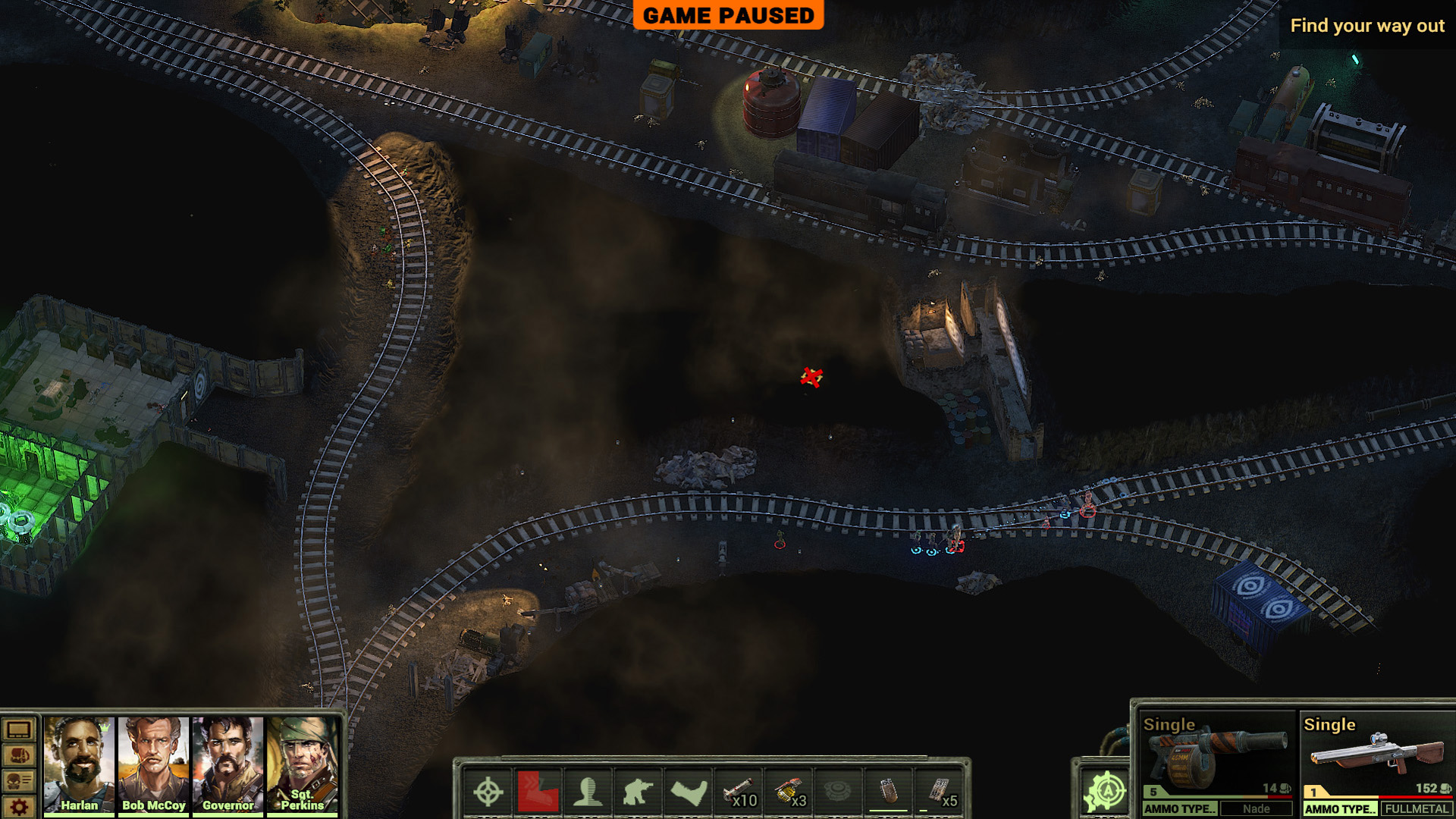Open the settings gear menu

[19, 807]
